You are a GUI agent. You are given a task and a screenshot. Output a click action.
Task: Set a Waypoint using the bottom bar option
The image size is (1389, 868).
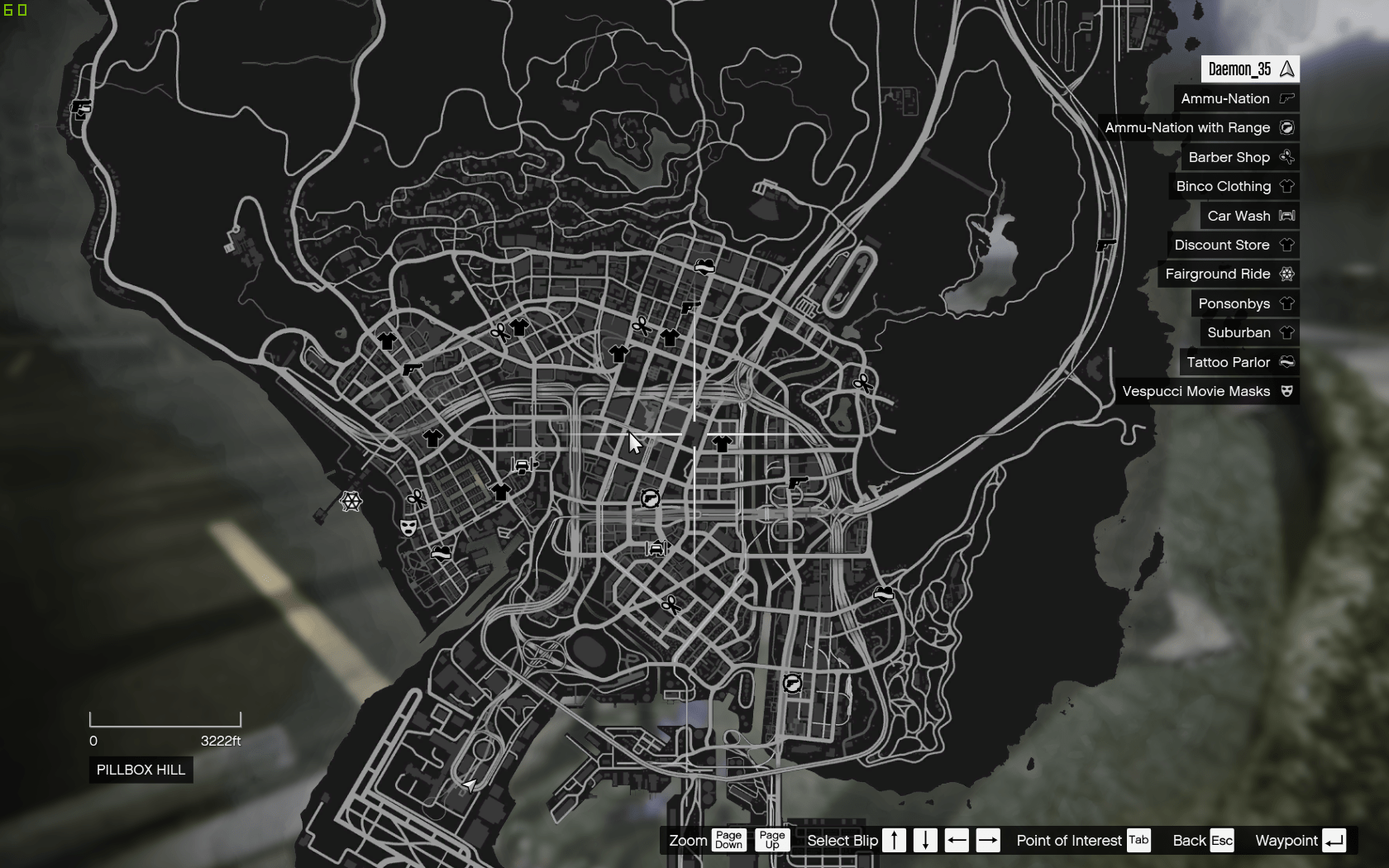(x=1334, y=840)
